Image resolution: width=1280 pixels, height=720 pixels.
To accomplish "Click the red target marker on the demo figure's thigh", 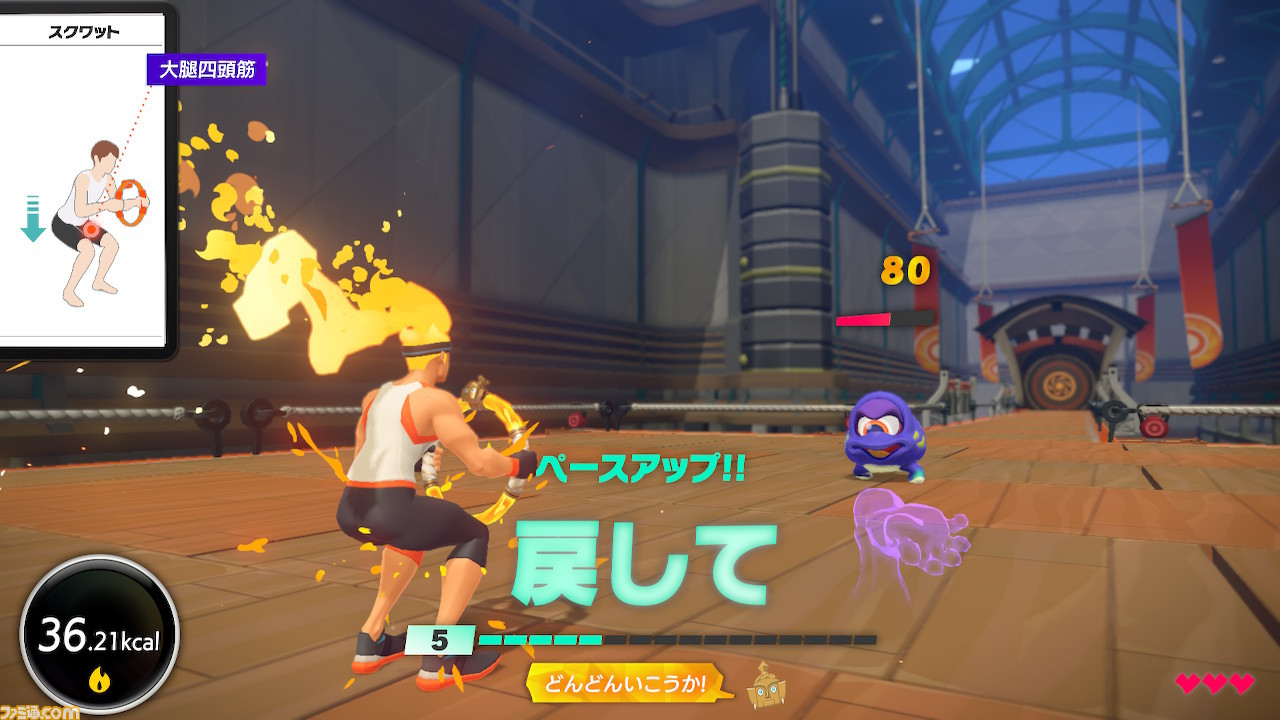I will 91,230.
